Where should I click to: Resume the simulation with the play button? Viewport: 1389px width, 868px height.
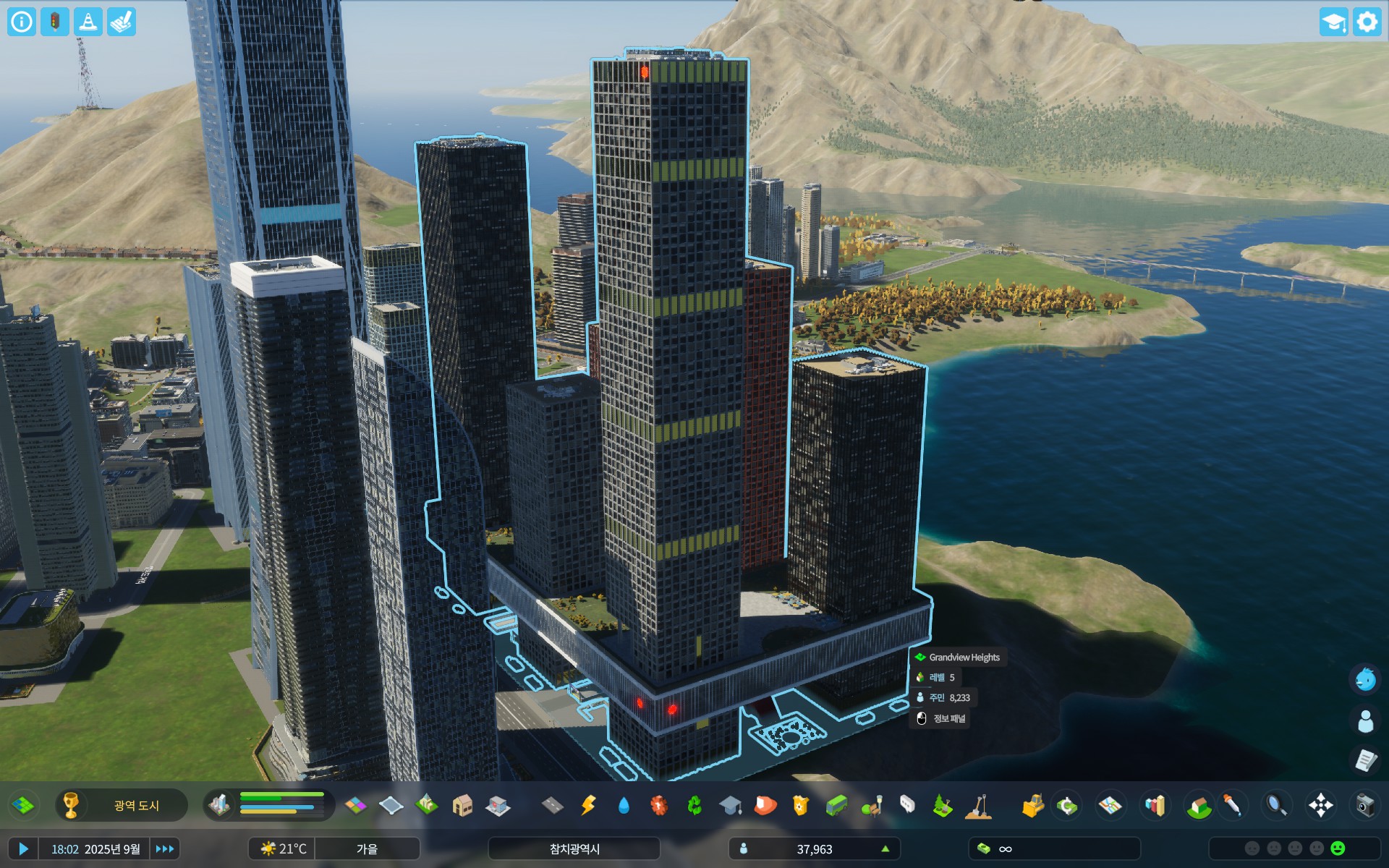[23, 848]
